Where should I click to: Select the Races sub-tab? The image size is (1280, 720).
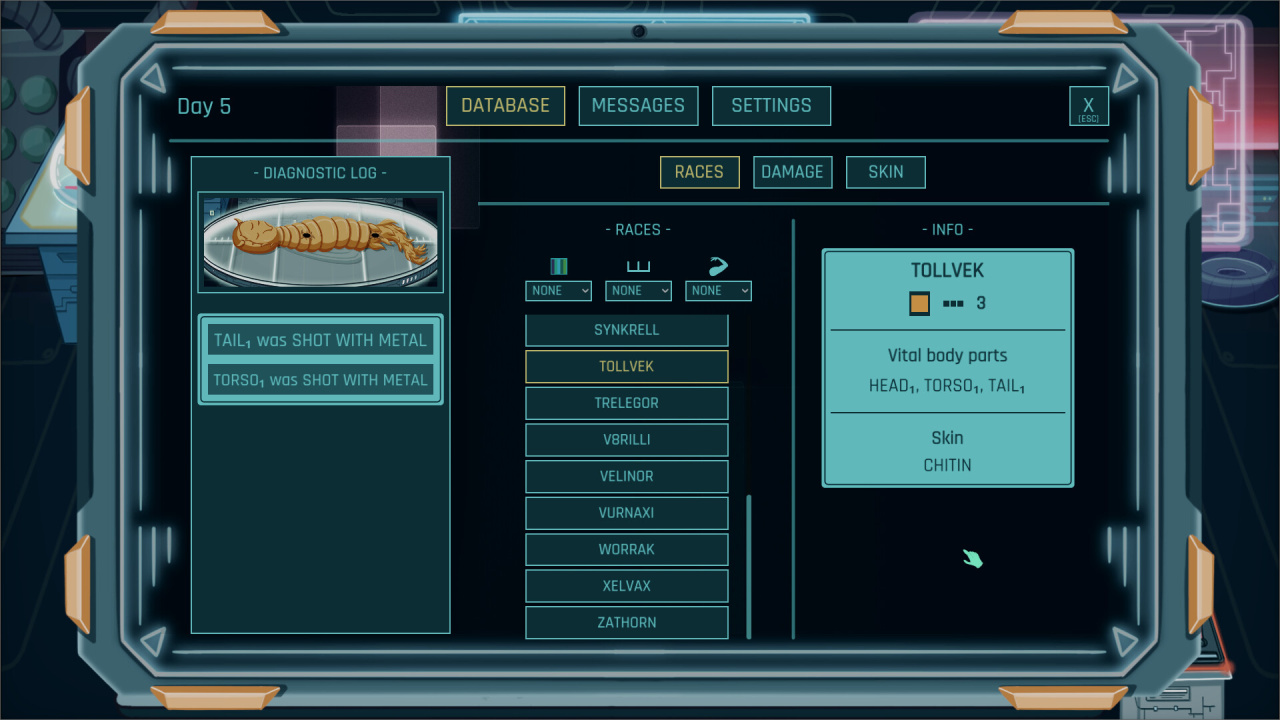699,172
